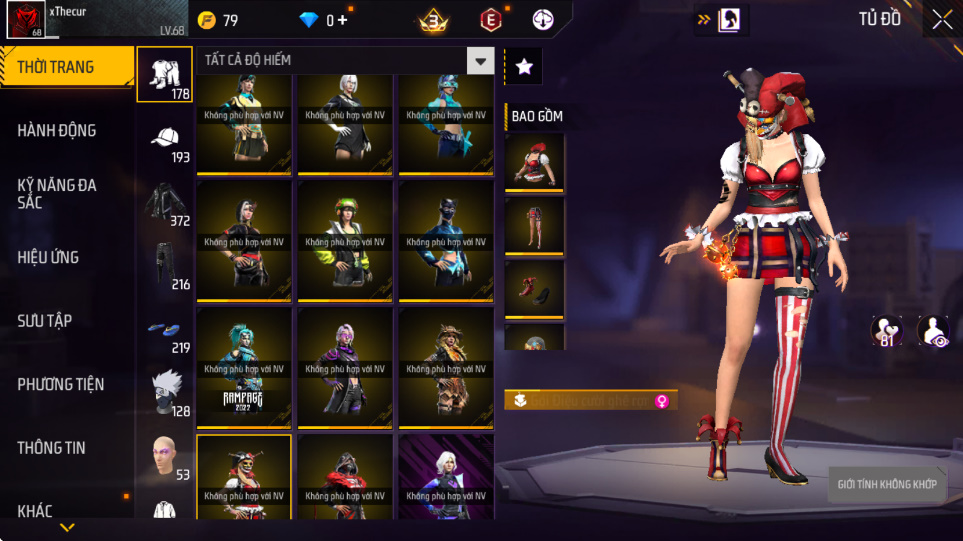Open the Hiệu Ứng section
The height and width of the screenshot is (541, 963).
(x=48, y=257)
